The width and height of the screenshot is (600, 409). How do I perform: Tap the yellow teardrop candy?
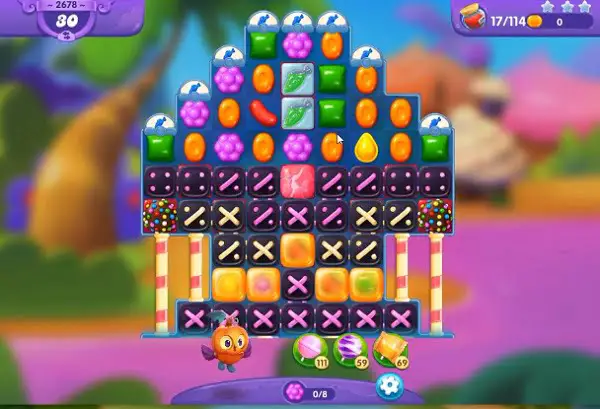(366, 147)
